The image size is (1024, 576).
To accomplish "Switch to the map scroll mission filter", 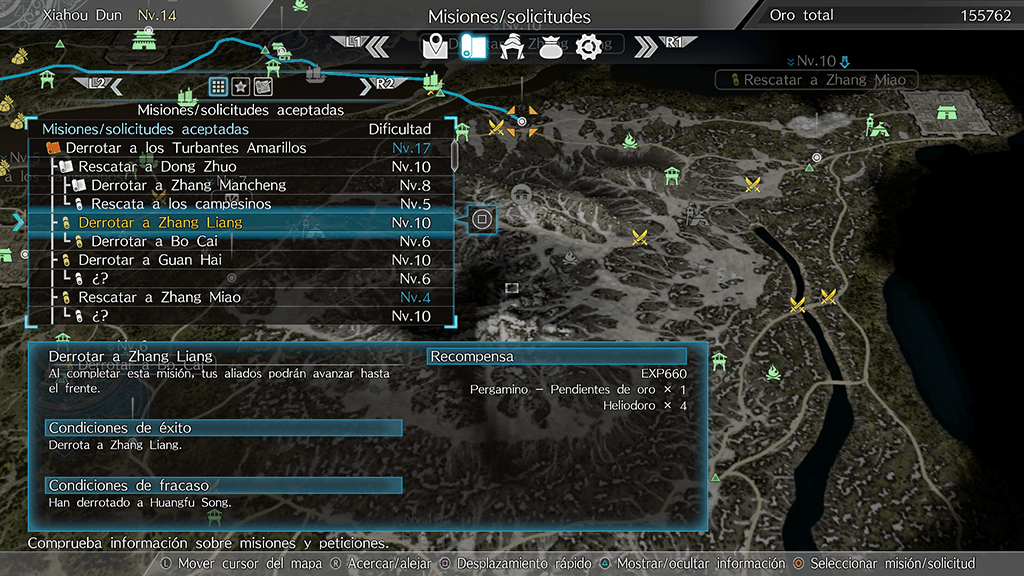I will point(263,85).
